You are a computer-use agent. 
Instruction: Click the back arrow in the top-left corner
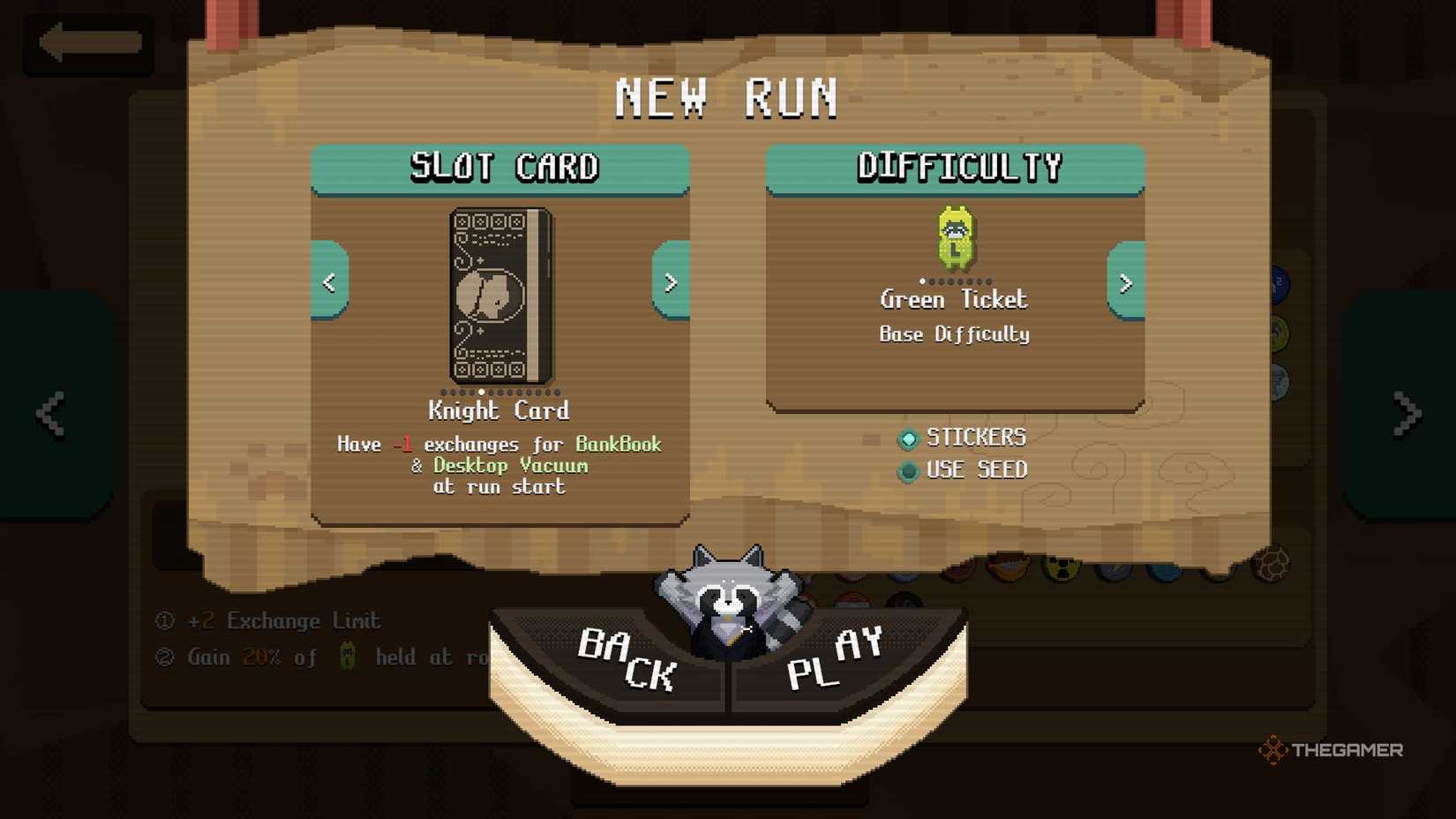(x=86, y=42)
